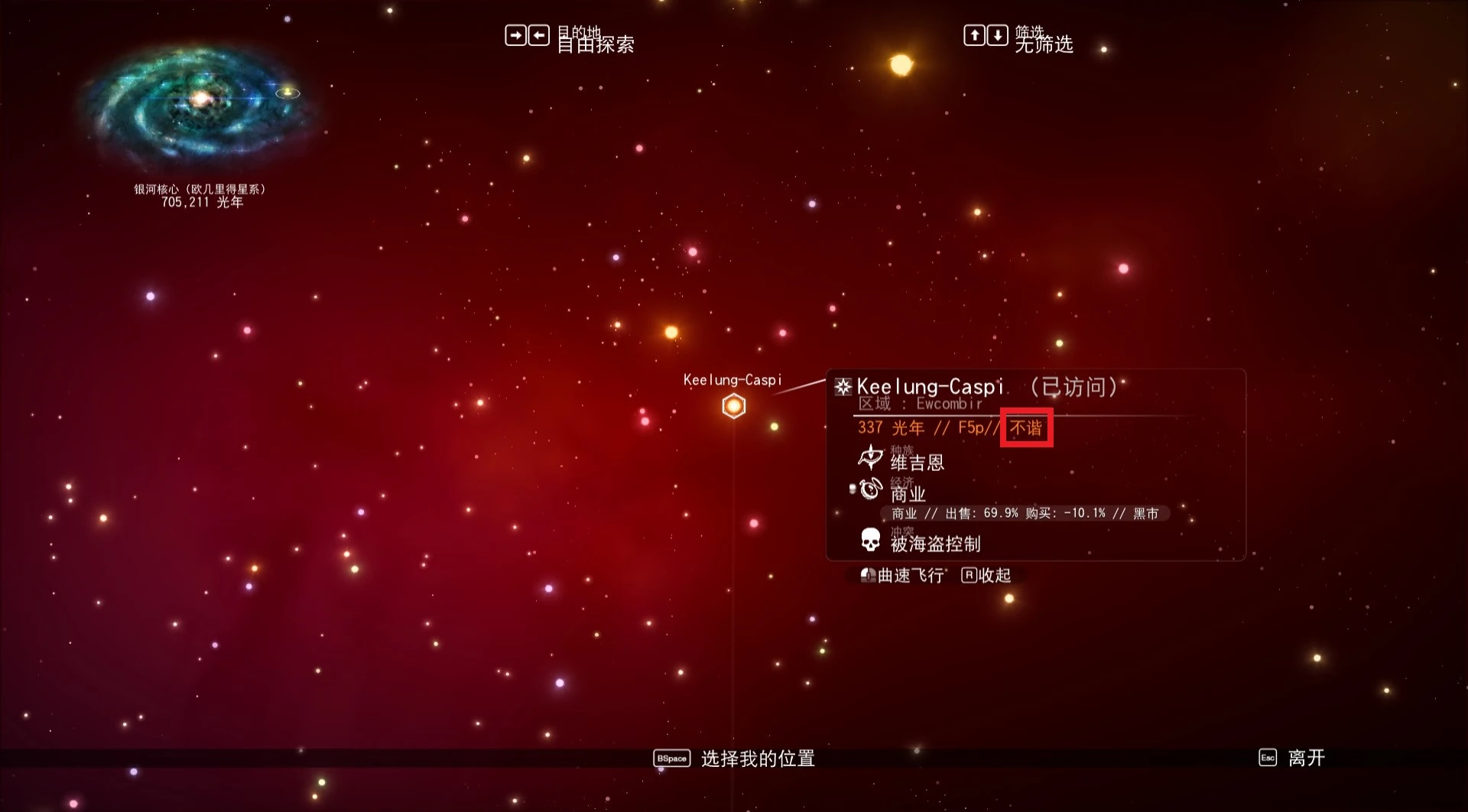Select the skull conflict icon for 被海盗控制
1468x812 pixels.
coord(869,539)
